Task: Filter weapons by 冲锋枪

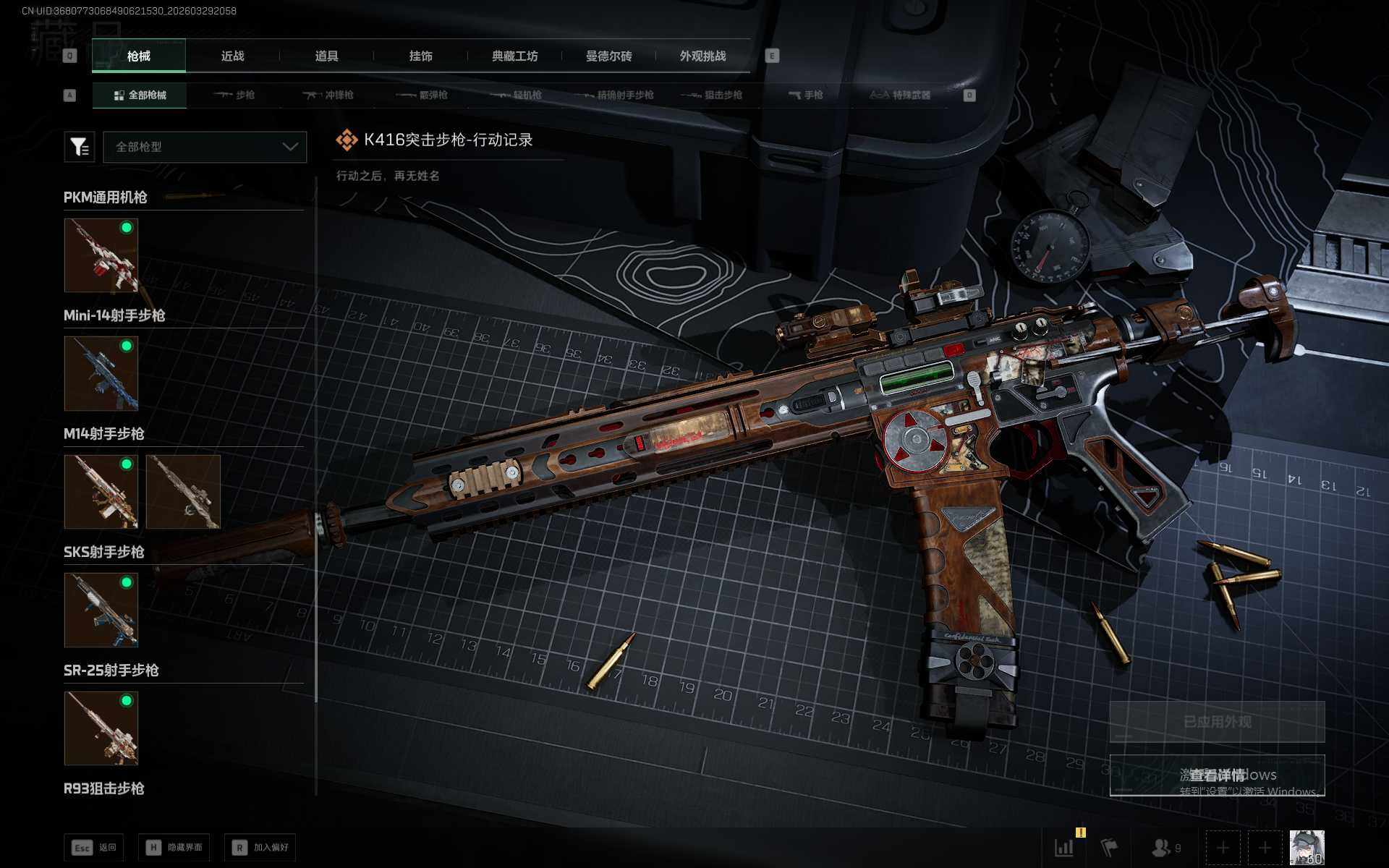Action: click(x=328, y=95)
